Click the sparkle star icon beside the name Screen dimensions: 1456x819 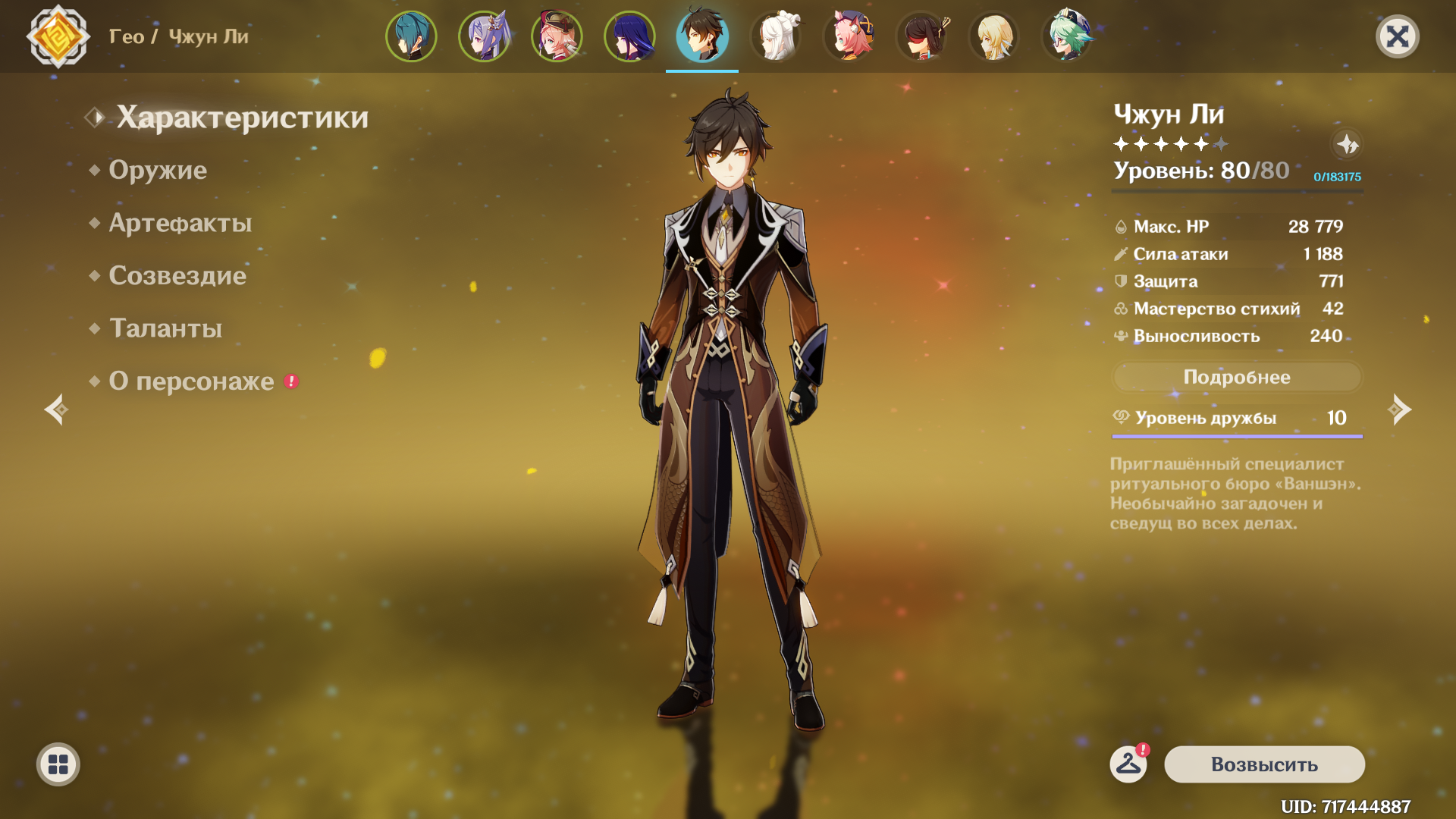pos(1347,144)
